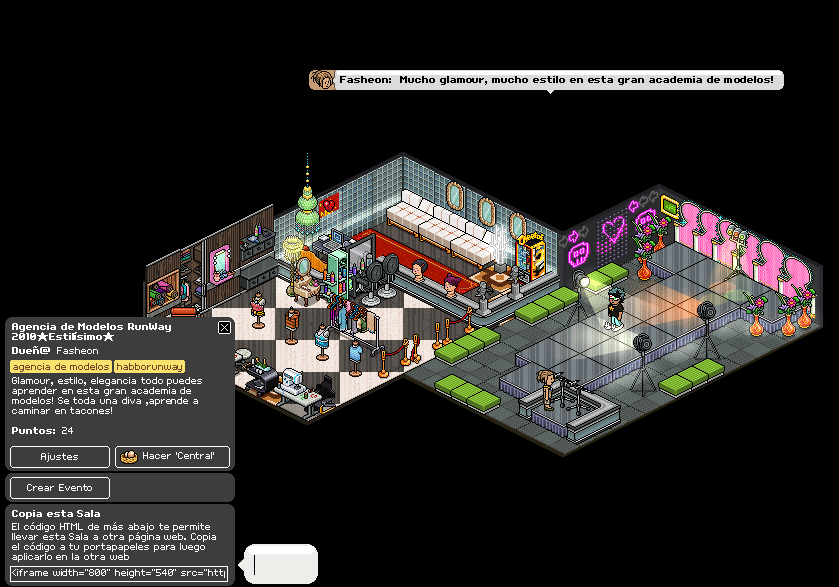The width and height of the screenshot is (839, 587).
Task: Create an event with Crear Evento
Action: click(x=60, y=488)
